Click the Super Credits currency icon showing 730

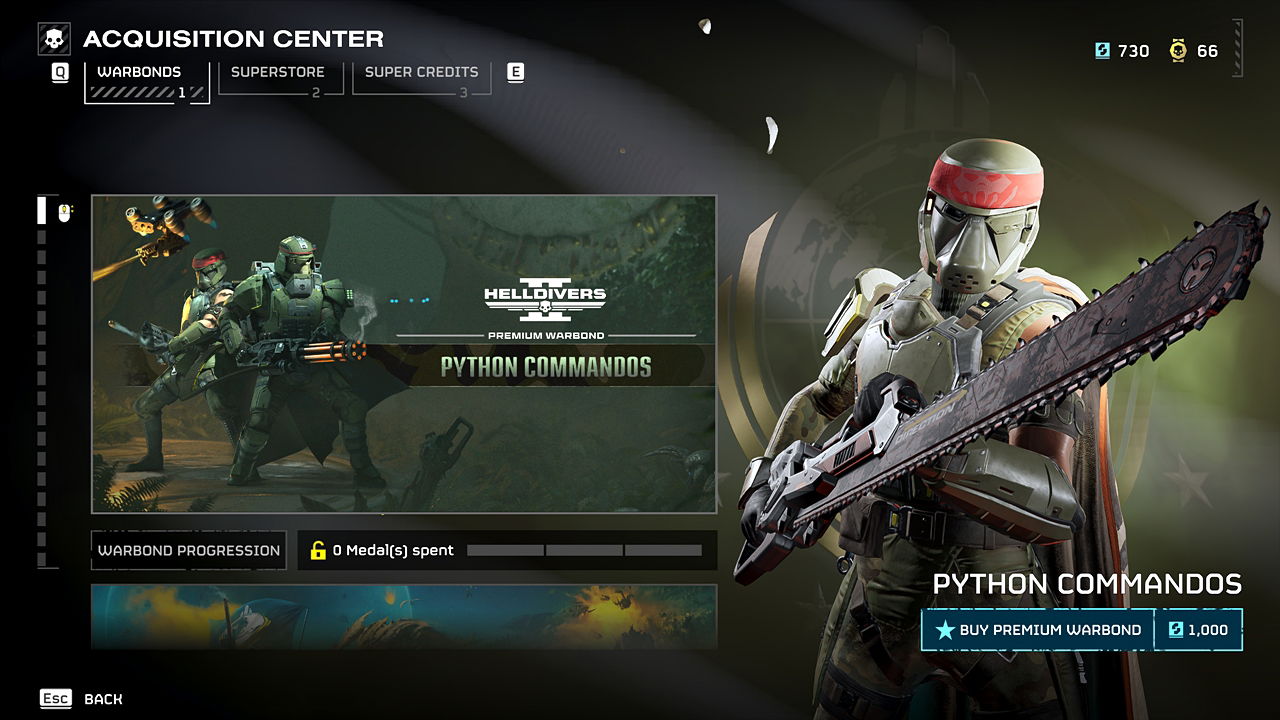click(x=1102, y=50)
